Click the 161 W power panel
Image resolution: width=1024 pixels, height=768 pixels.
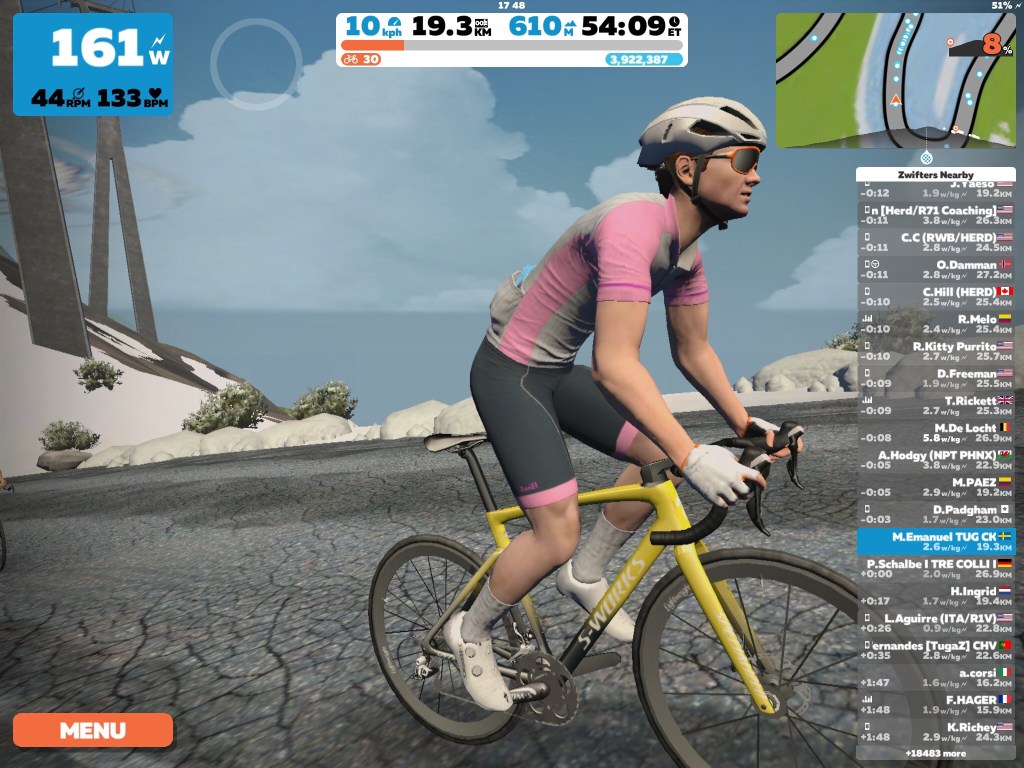pyautogui.click(x=93, y=64)
